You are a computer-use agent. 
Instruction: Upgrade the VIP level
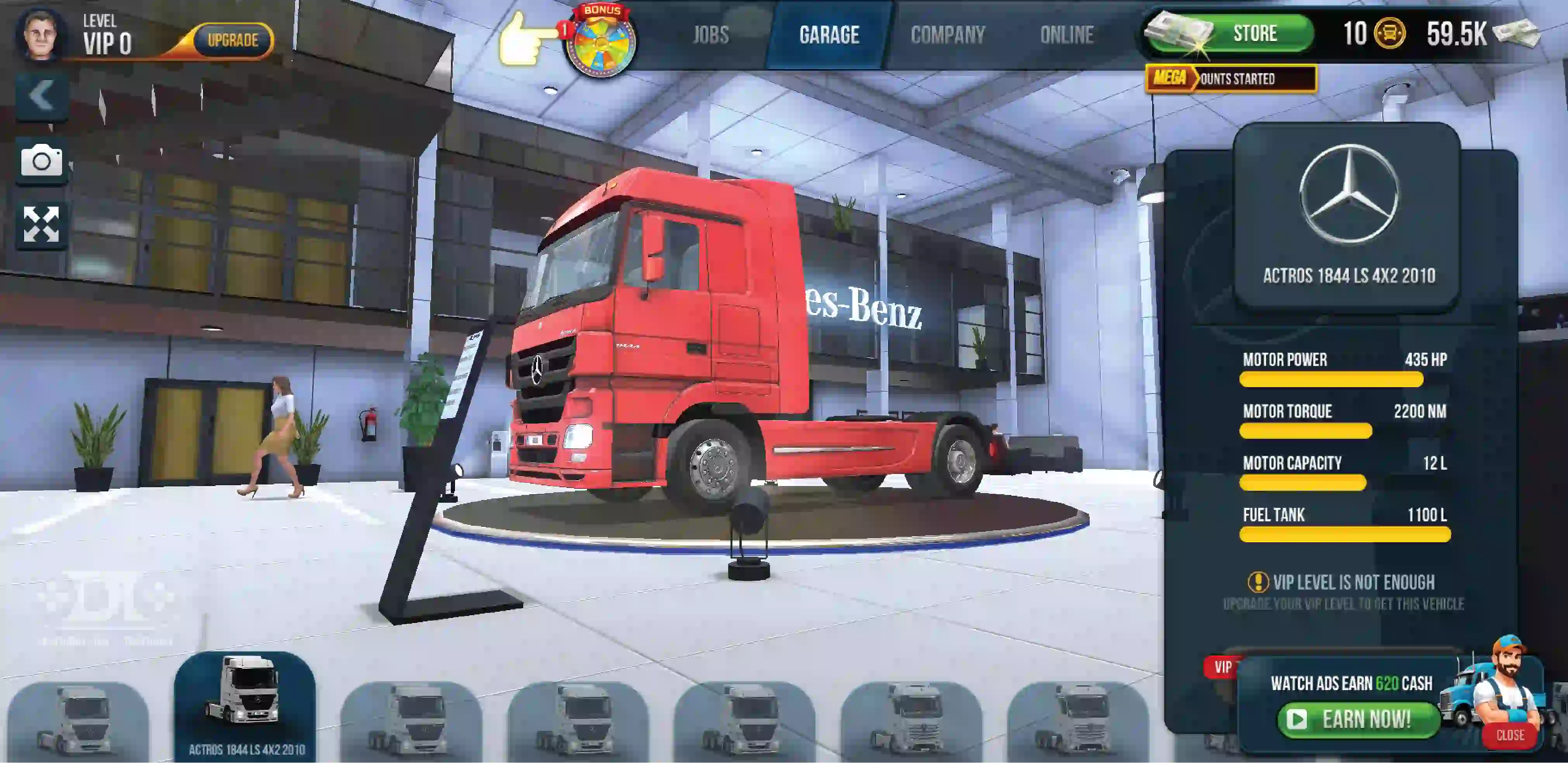pyautogui.click(x=233, y=41)
